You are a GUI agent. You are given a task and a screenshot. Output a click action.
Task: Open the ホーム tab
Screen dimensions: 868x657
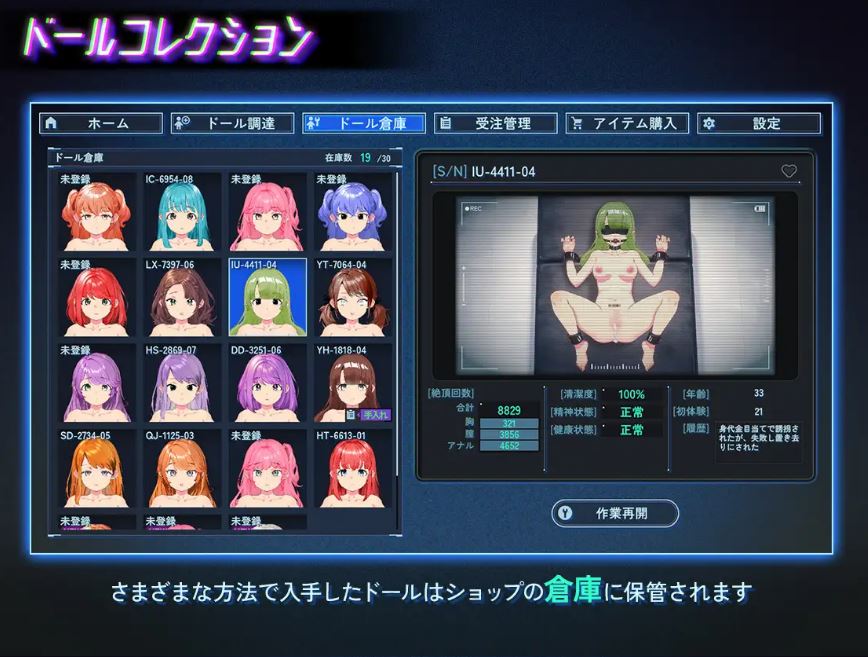101,123
